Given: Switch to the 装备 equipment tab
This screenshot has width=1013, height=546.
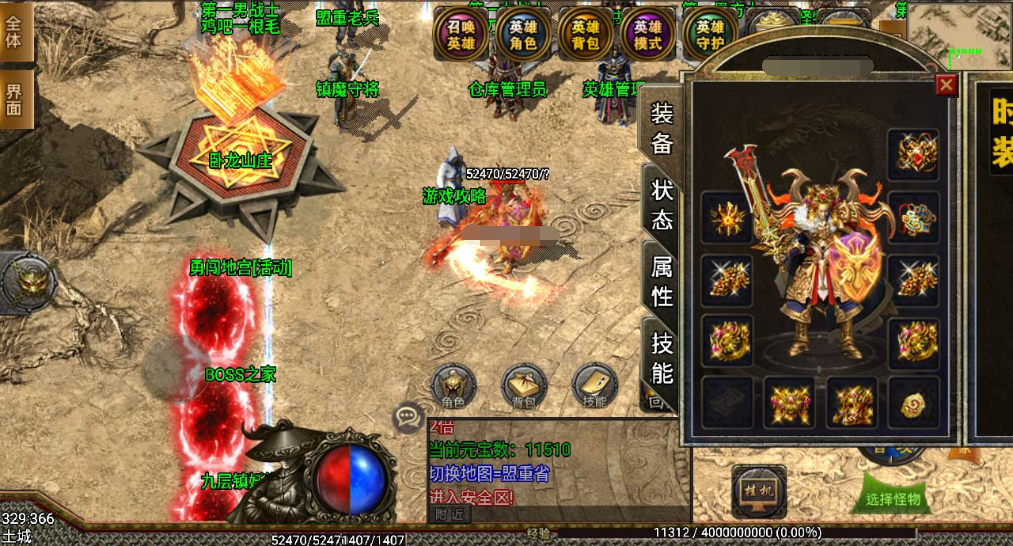Looking at the screenshot, I should pos(662,130).
